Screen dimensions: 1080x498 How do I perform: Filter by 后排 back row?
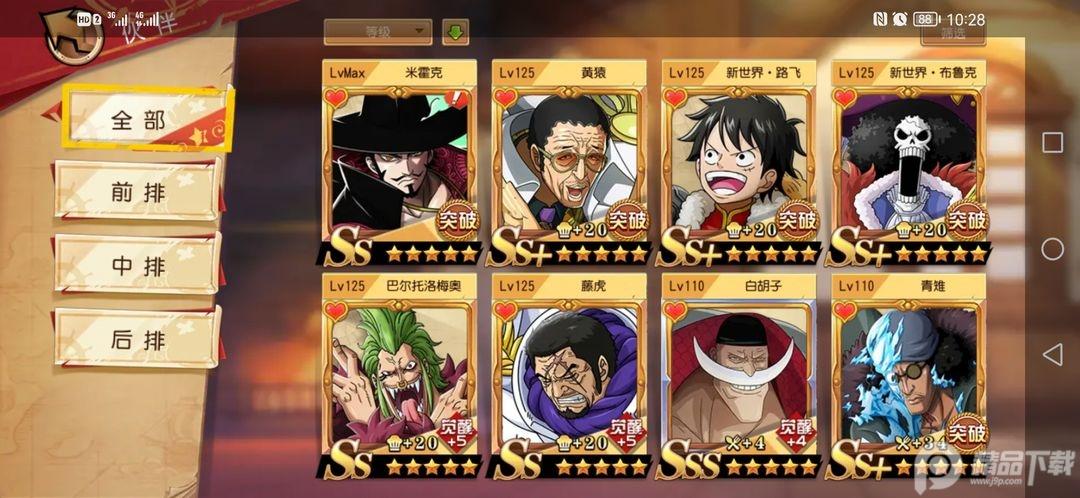click(x=139, y=338)
